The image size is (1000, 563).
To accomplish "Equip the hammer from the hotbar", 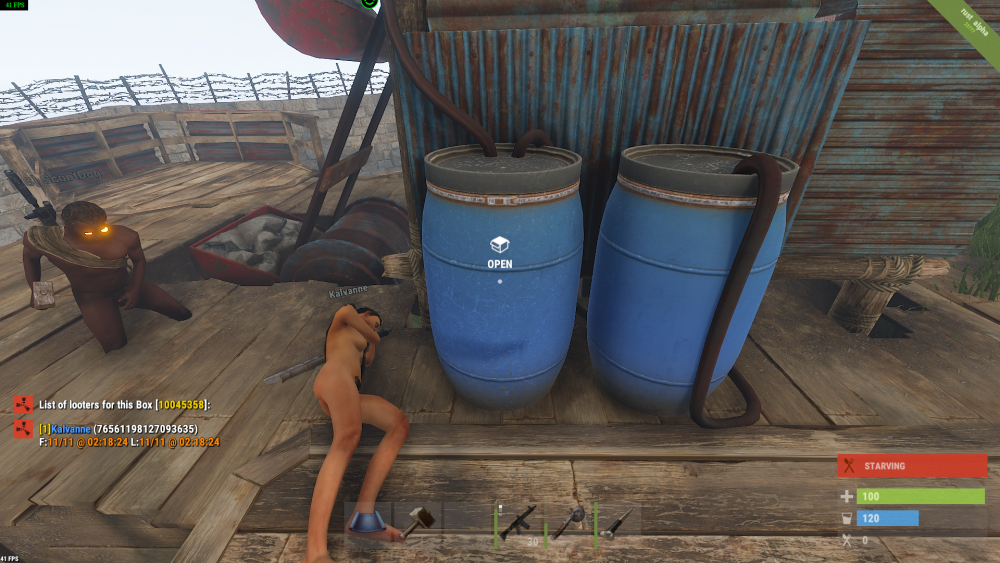I will click(x=417, y=521).
